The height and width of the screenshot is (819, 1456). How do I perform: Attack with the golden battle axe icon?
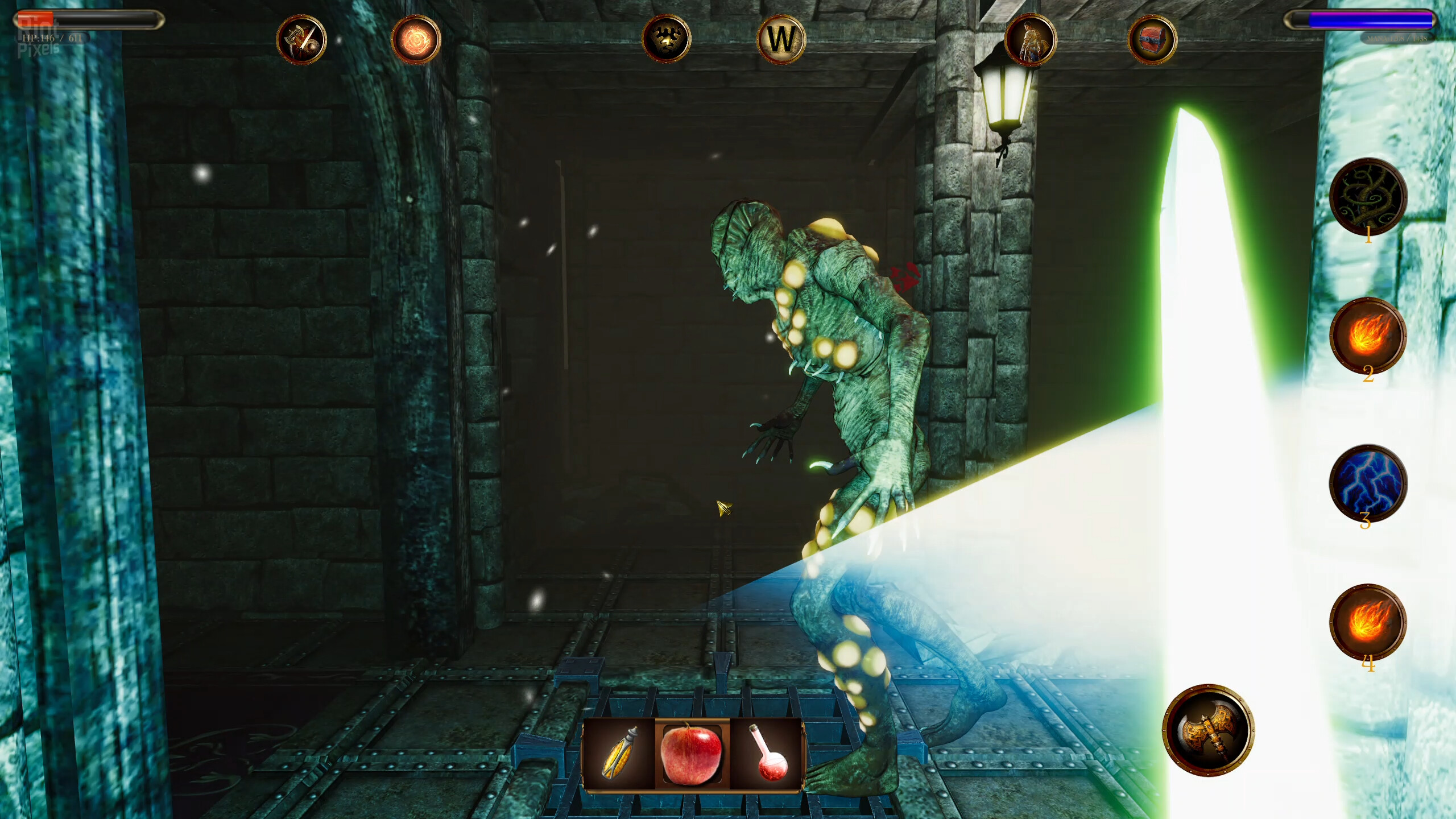(1208, 730)
